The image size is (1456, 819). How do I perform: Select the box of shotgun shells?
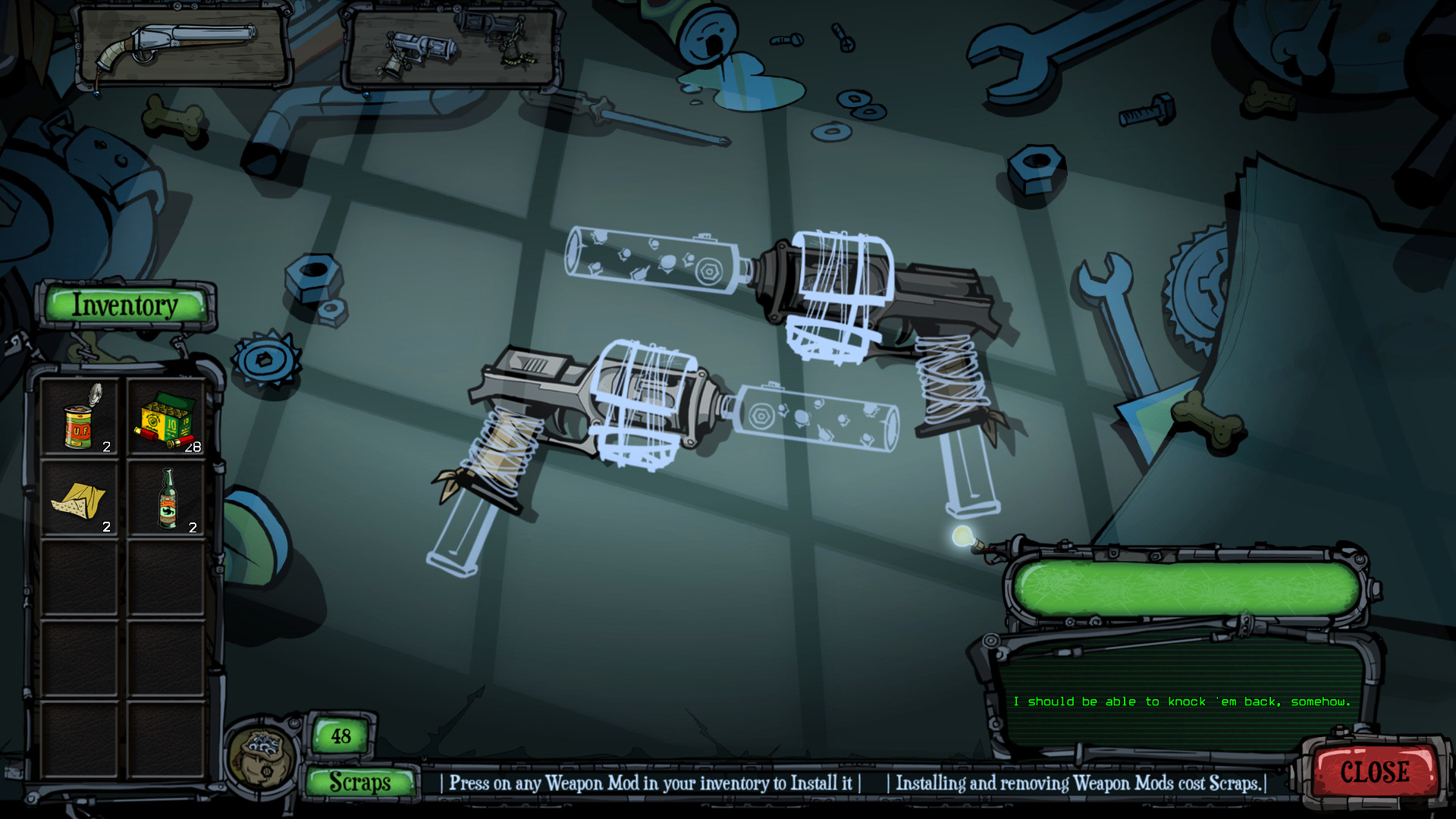[x=165, y=419]
